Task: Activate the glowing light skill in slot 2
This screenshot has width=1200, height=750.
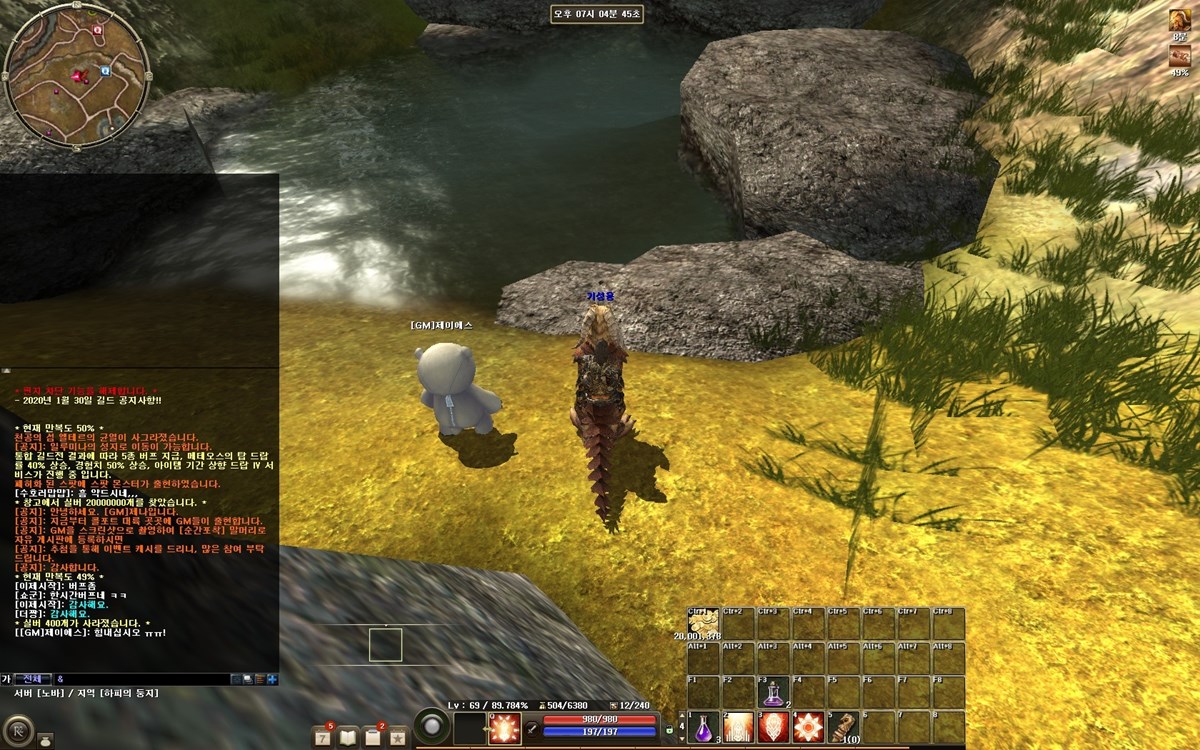Action: pos(739,726)
